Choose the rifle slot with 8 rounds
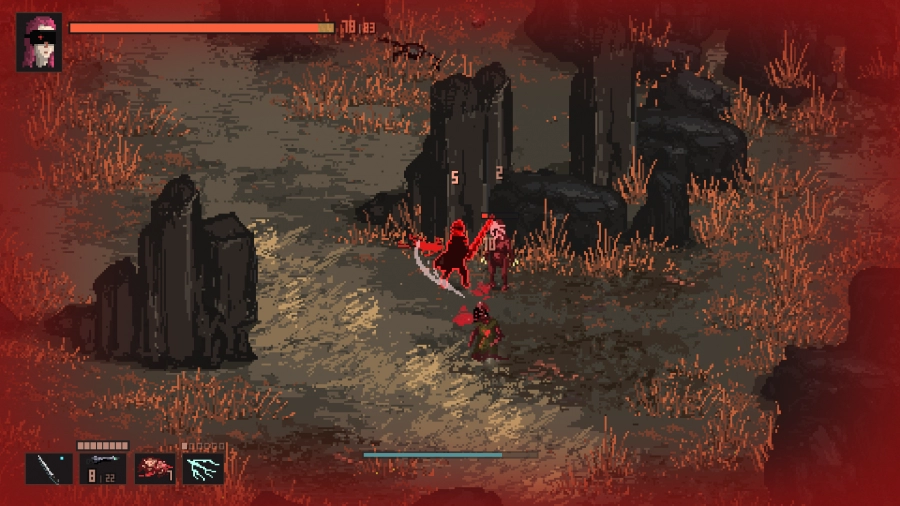900x506 pixels. pyautogui.click(x=102, y=468)
